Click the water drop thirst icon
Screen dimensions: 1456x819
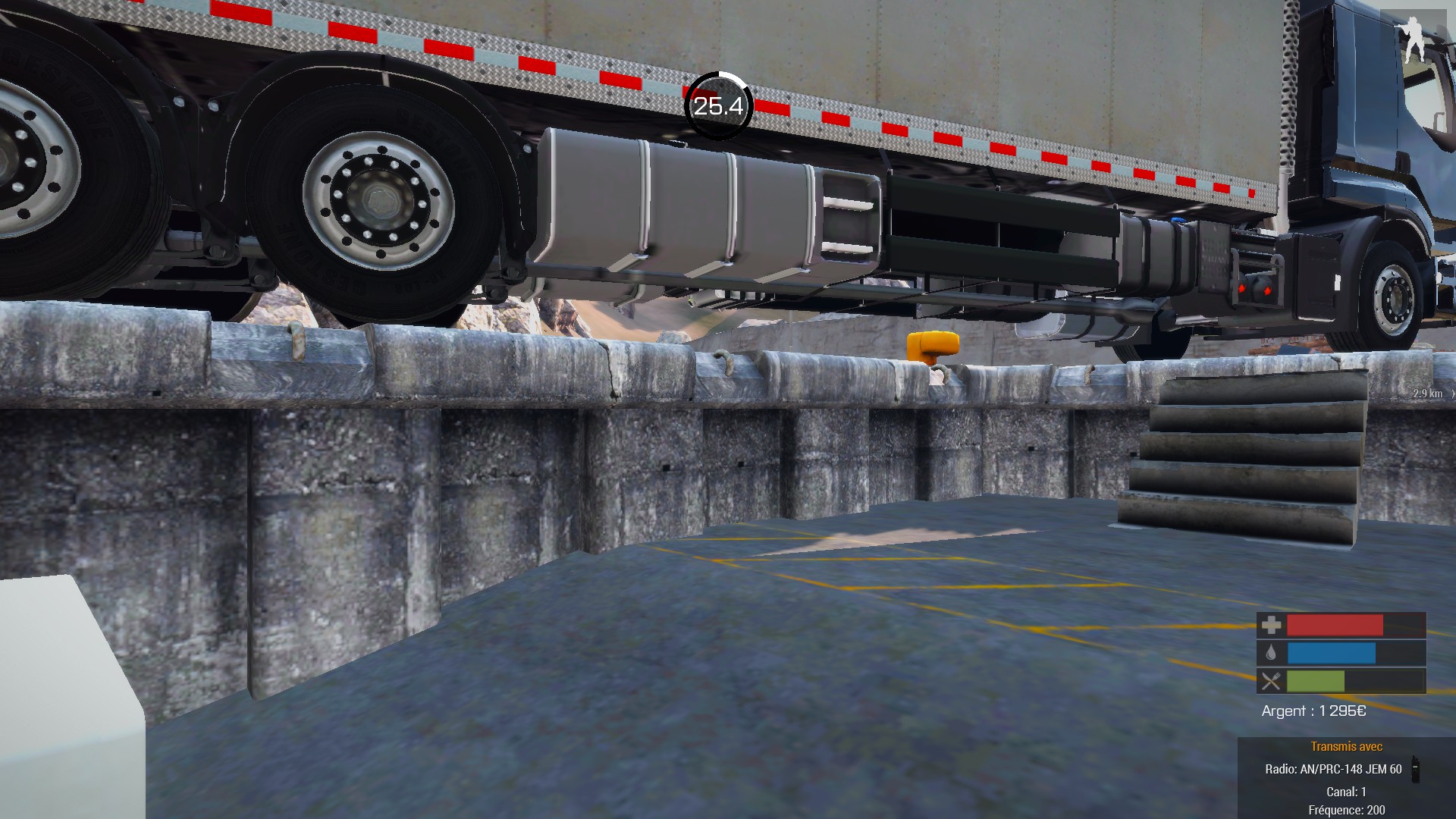point(1271,653)
